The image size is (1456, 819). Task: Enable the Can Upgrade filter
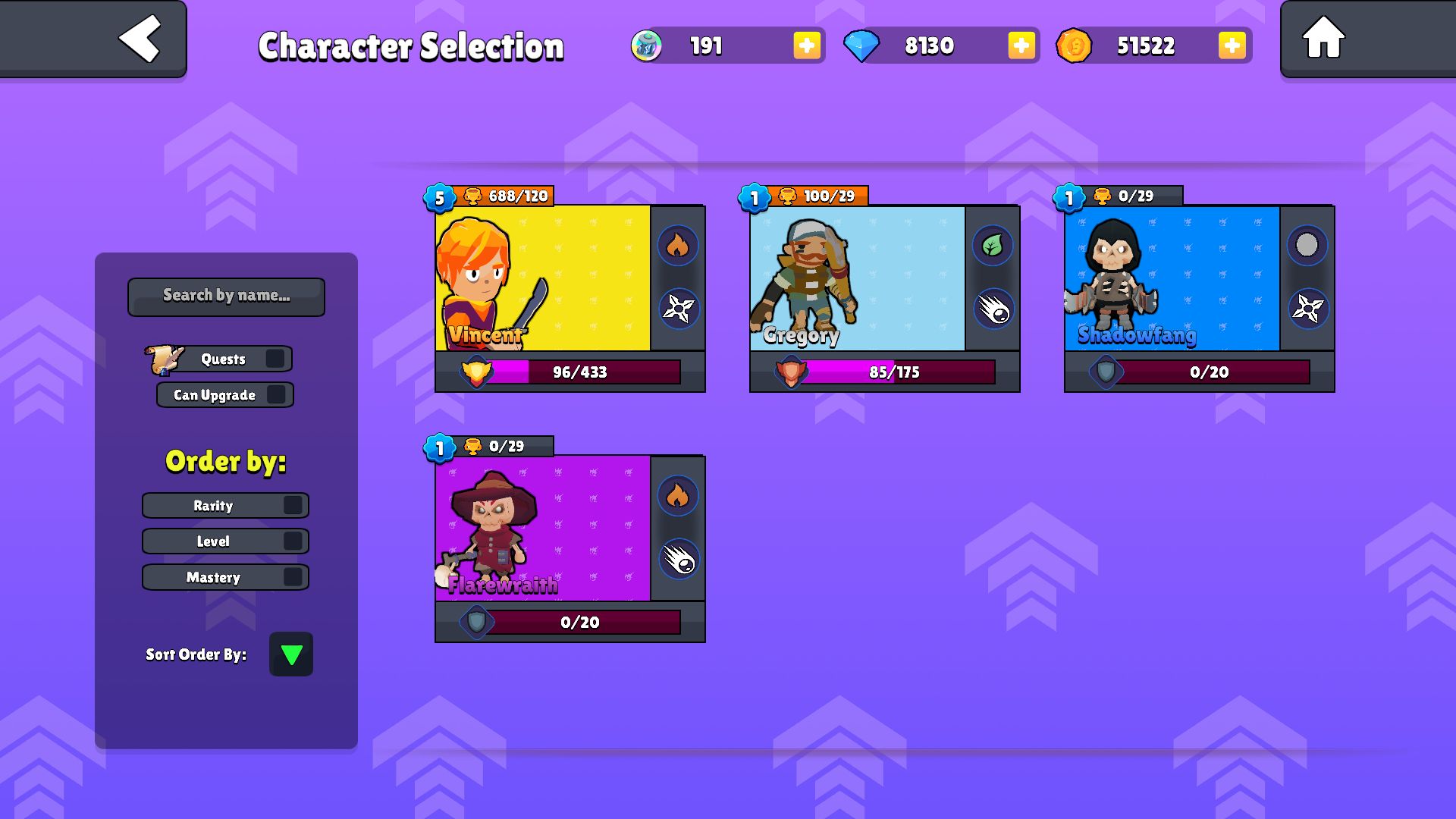(276, 394)
